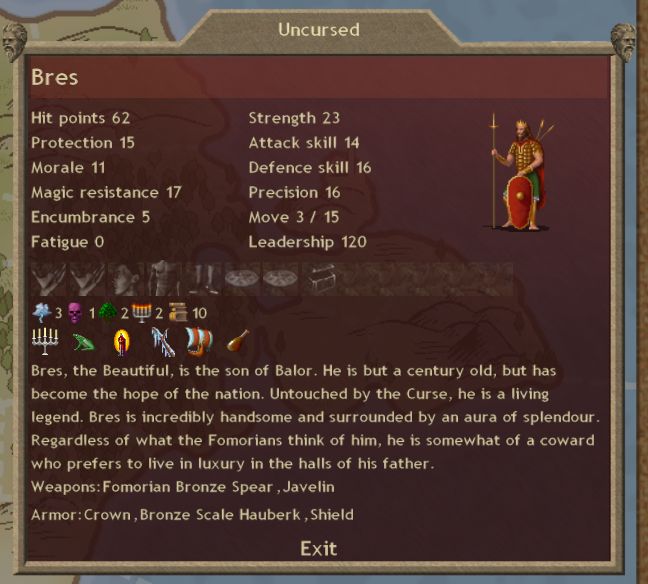648x584 pixels.
Task: Select the body armor equipment slot
Action: click(164, 279)
